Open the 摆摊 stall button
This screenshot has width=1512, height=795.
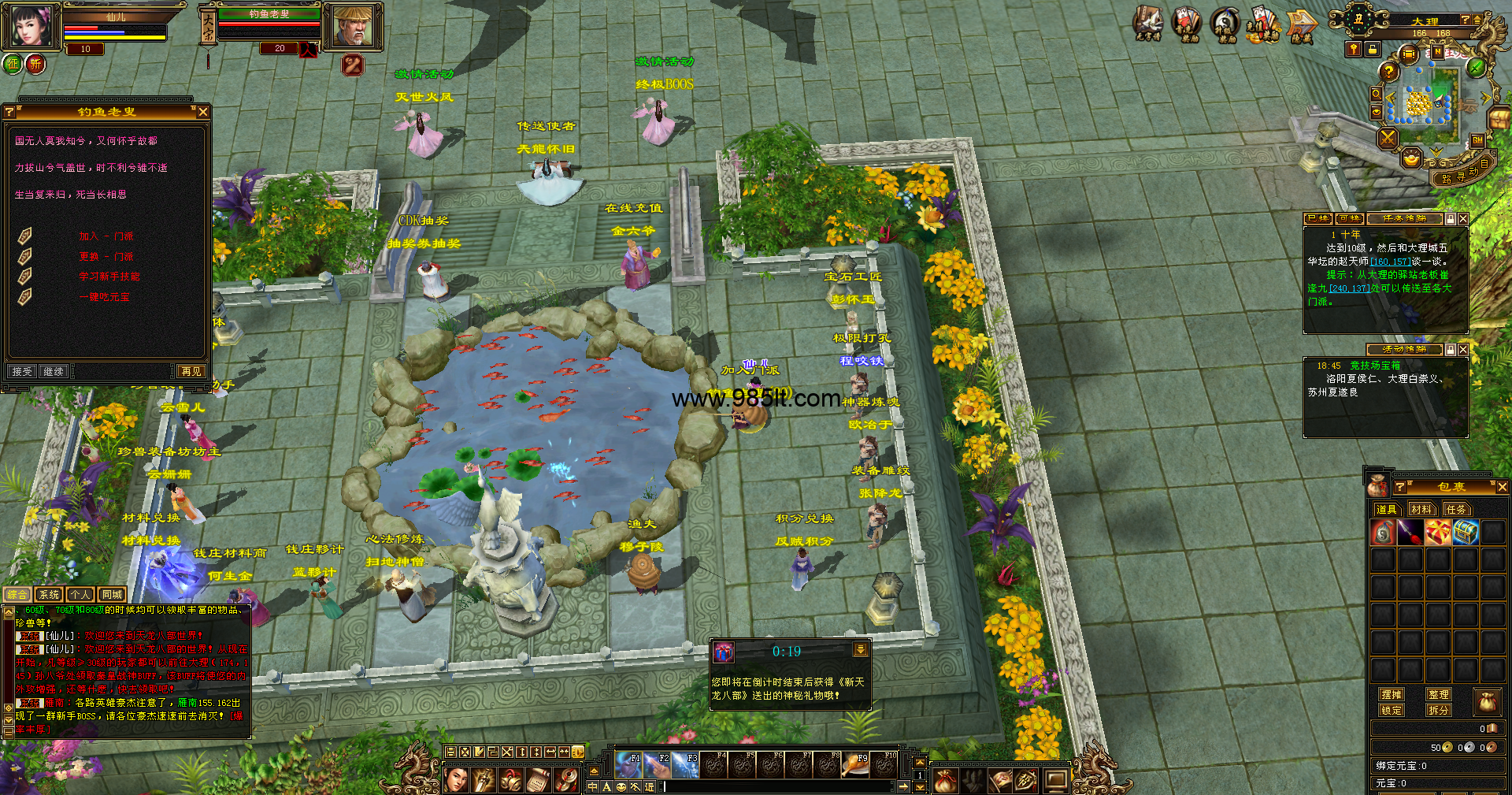coord(1392,694)
